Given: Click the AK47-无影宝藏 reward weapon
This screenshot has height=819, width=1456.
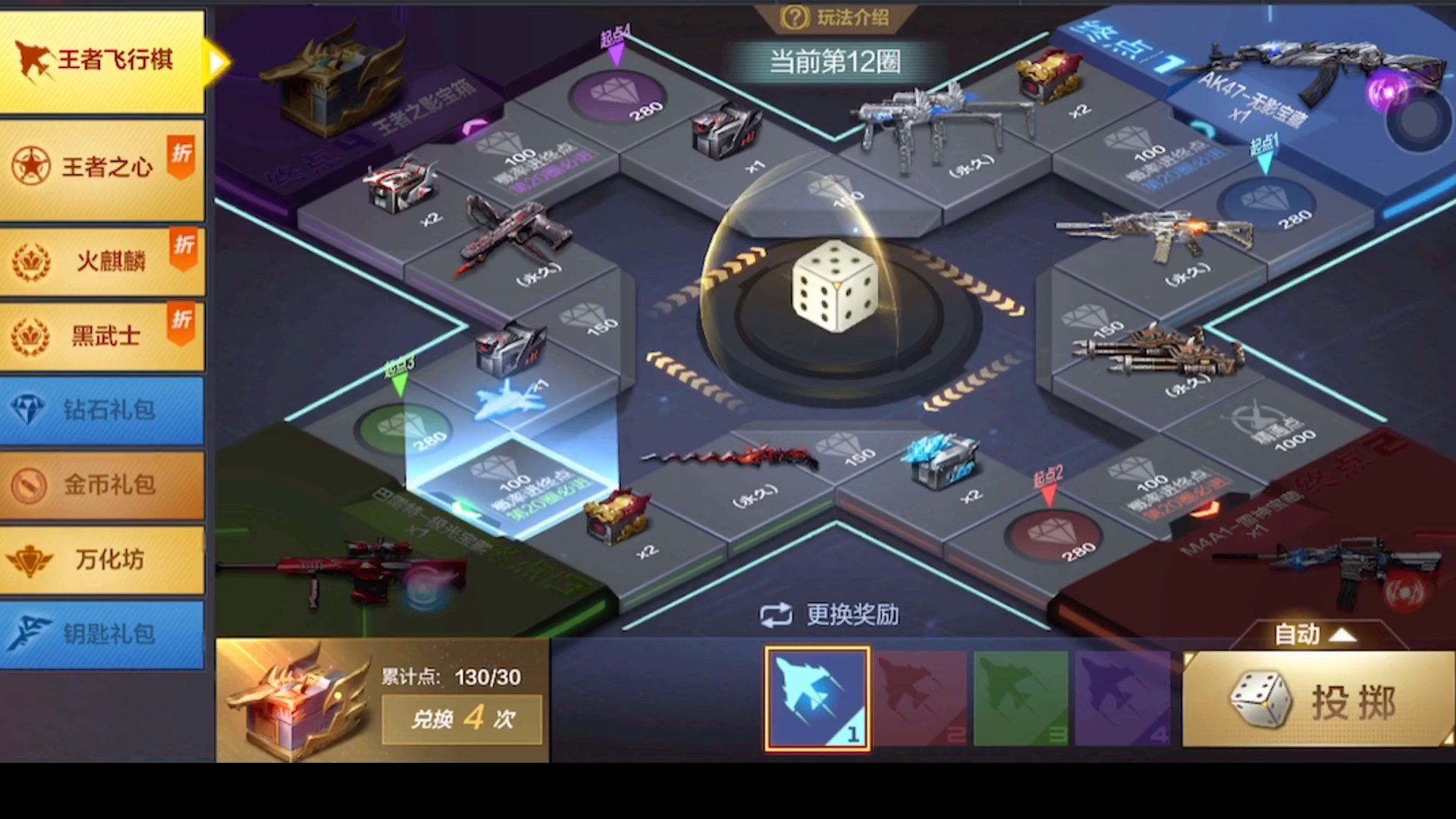Looking at the screenshot, I should coord(1327,68).
